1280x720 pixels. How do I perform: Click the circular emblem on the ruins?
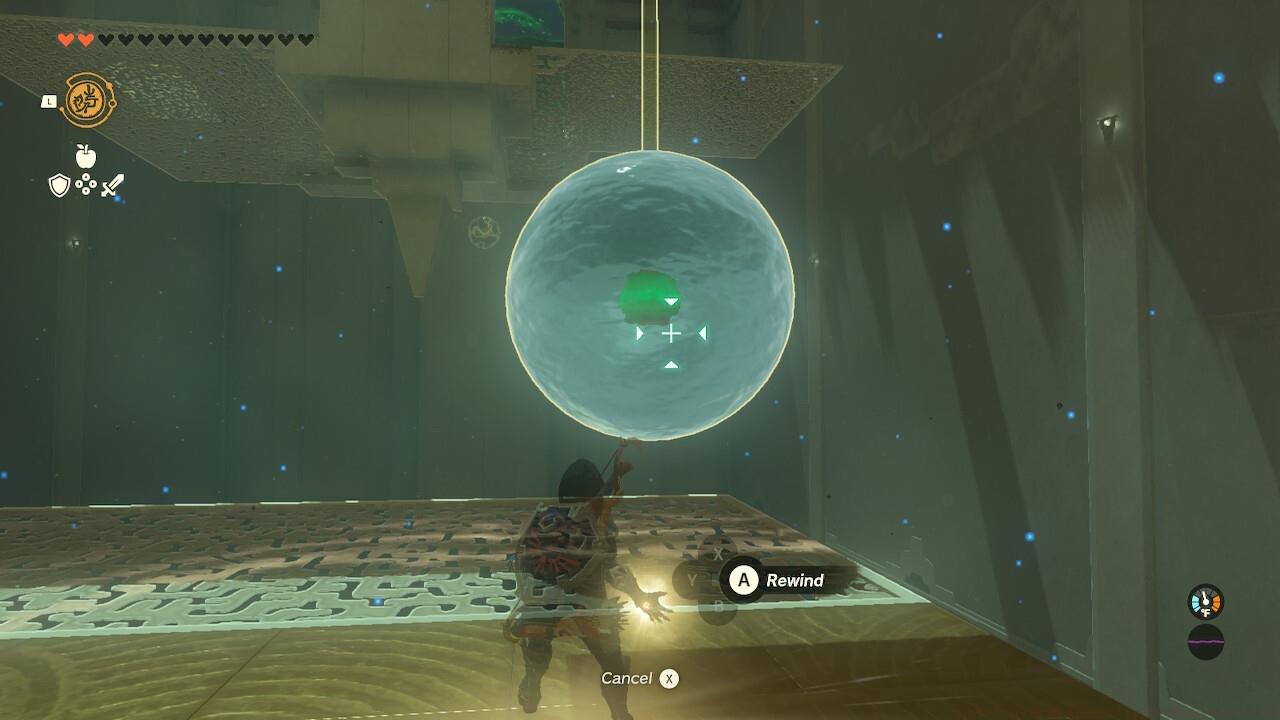point(483,231)
